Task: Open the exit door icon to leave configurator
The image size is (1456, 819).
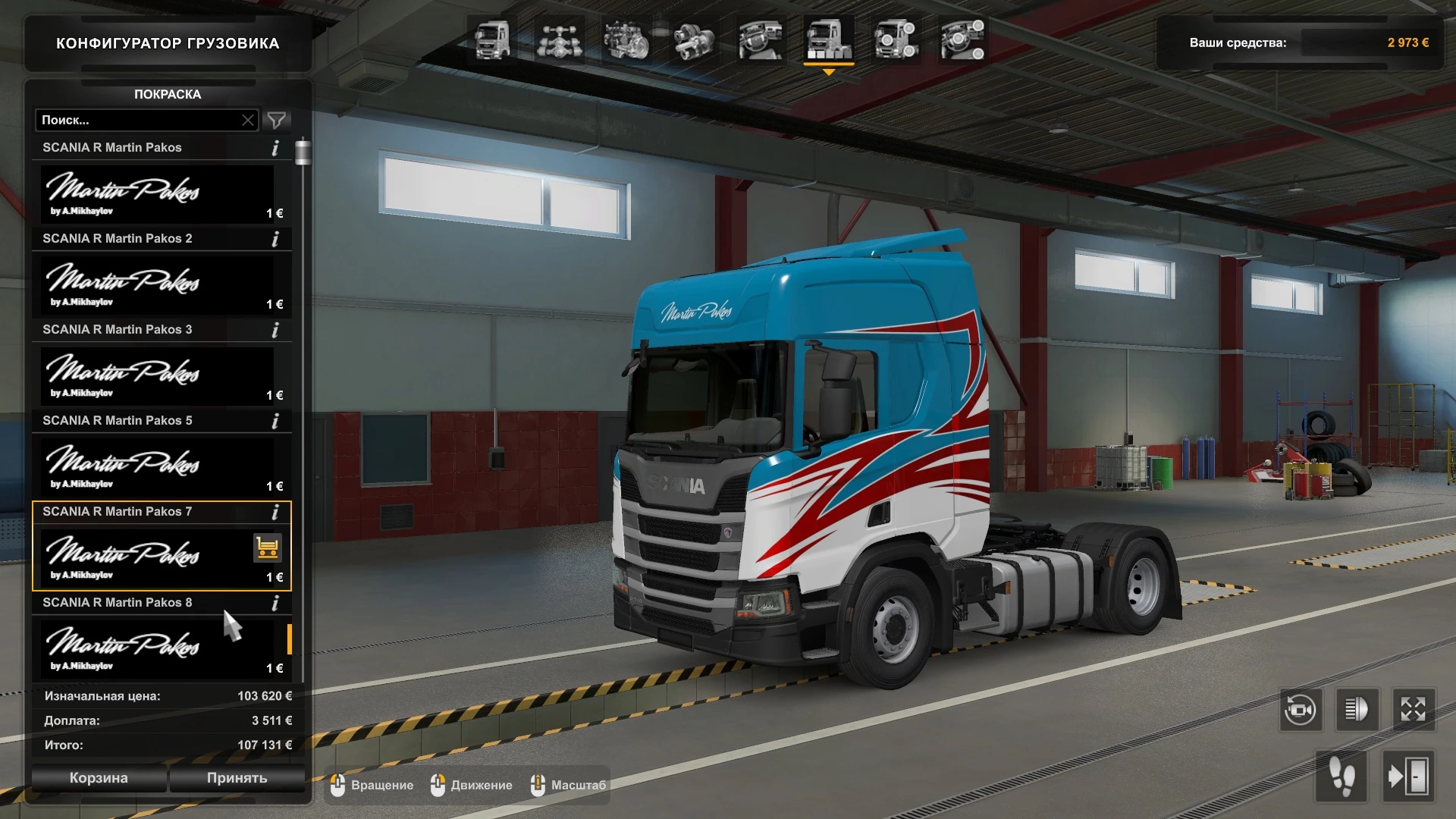Action: tap(1412, 775)
